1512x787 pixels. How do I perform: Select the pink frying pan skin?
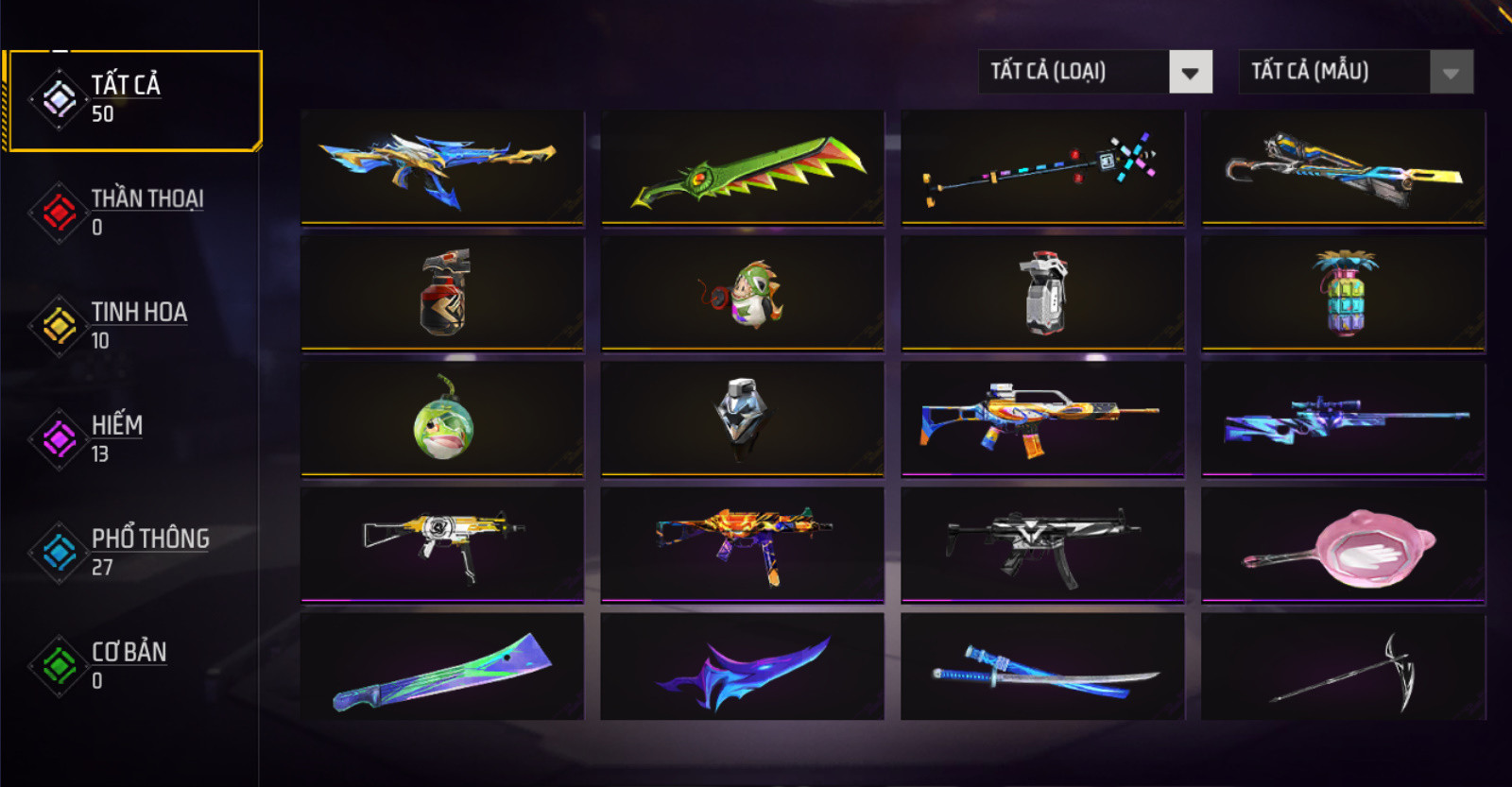pos(1343,545)
